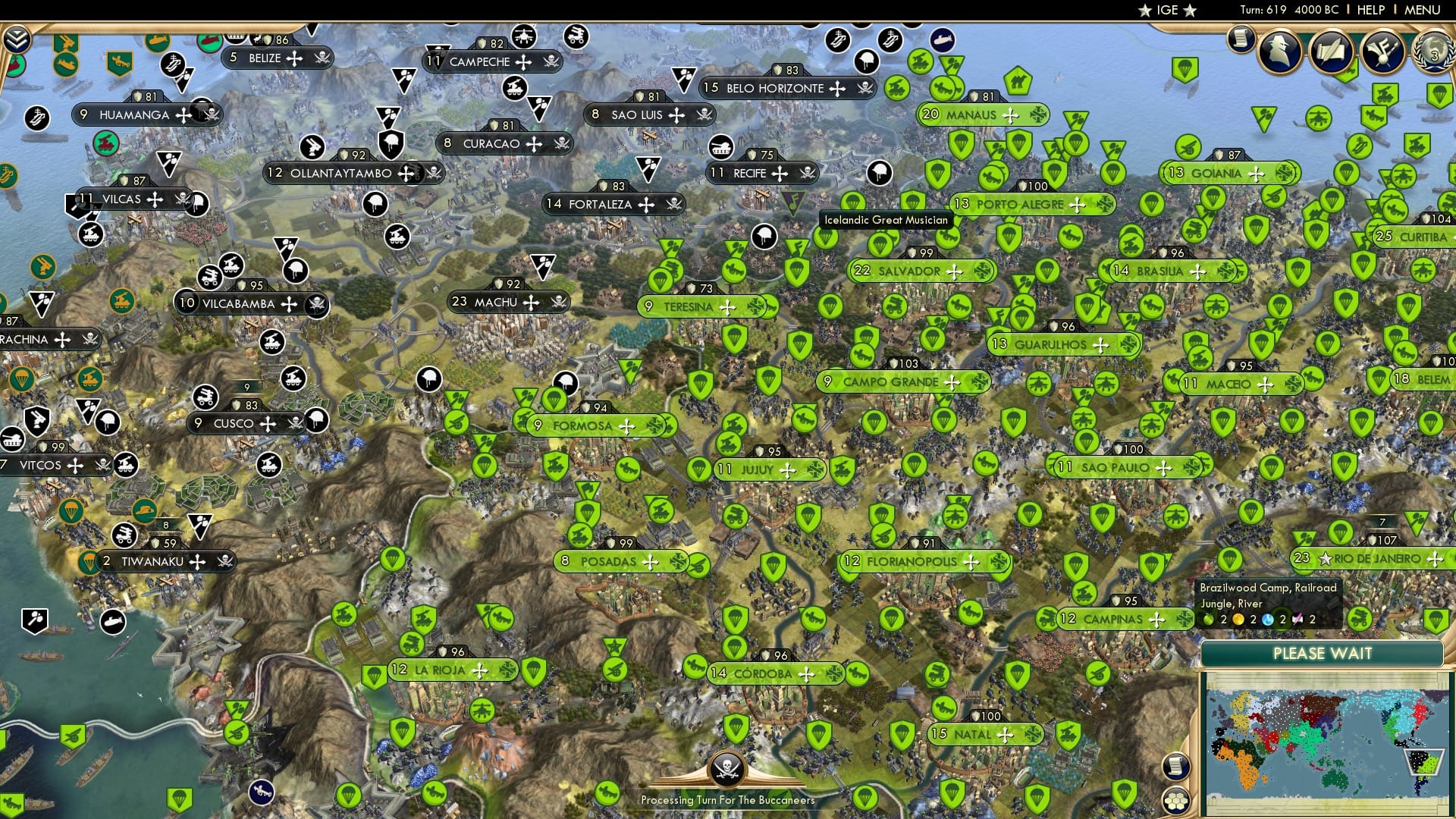Screen dimensions: 1456x819
Task: Click the scroll icon beside the minimap
Action: 1175,767
